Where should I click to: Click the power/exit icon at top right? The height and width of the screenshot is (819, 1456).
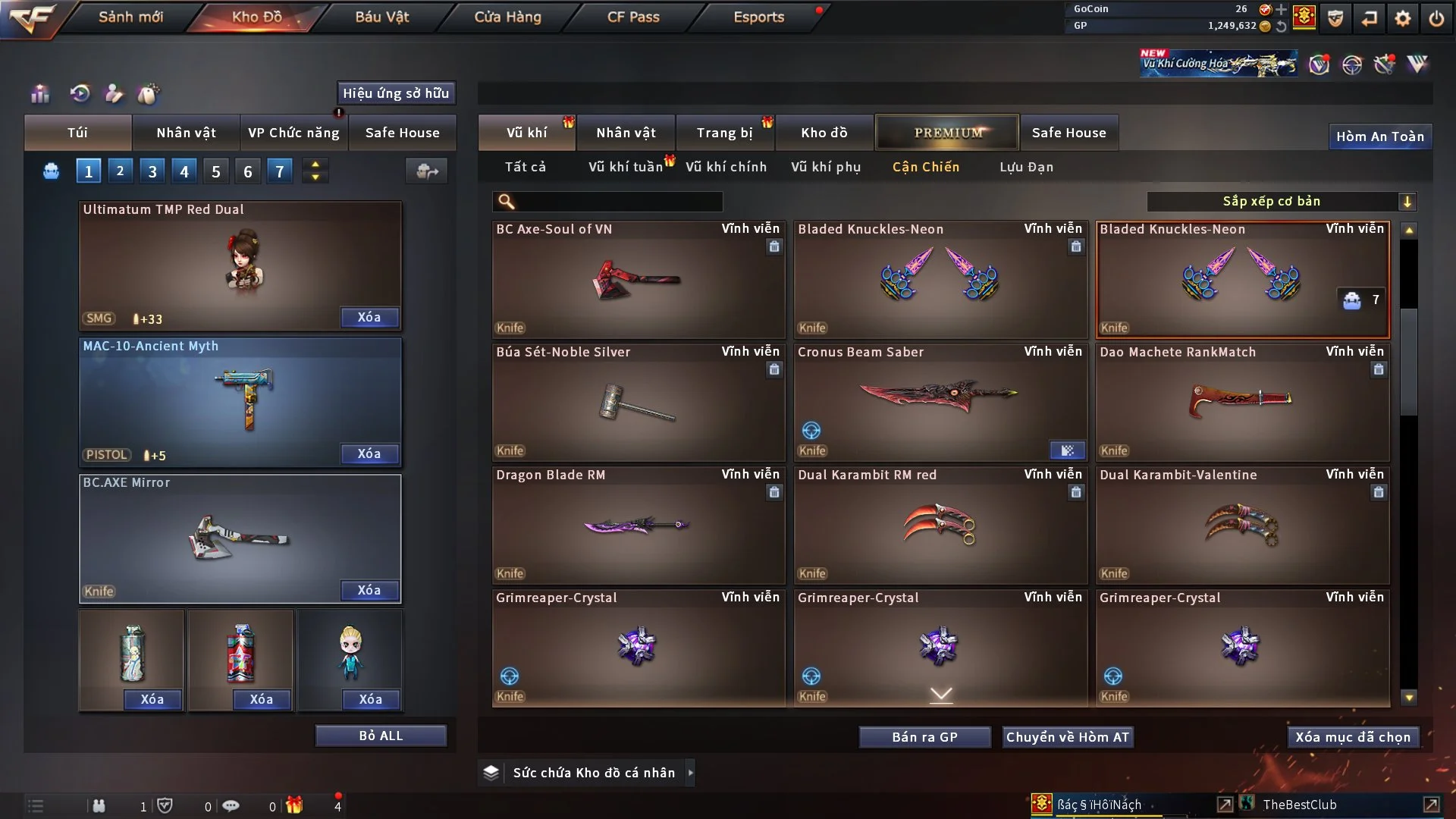pyautogui.click(x=1436, y=17)
